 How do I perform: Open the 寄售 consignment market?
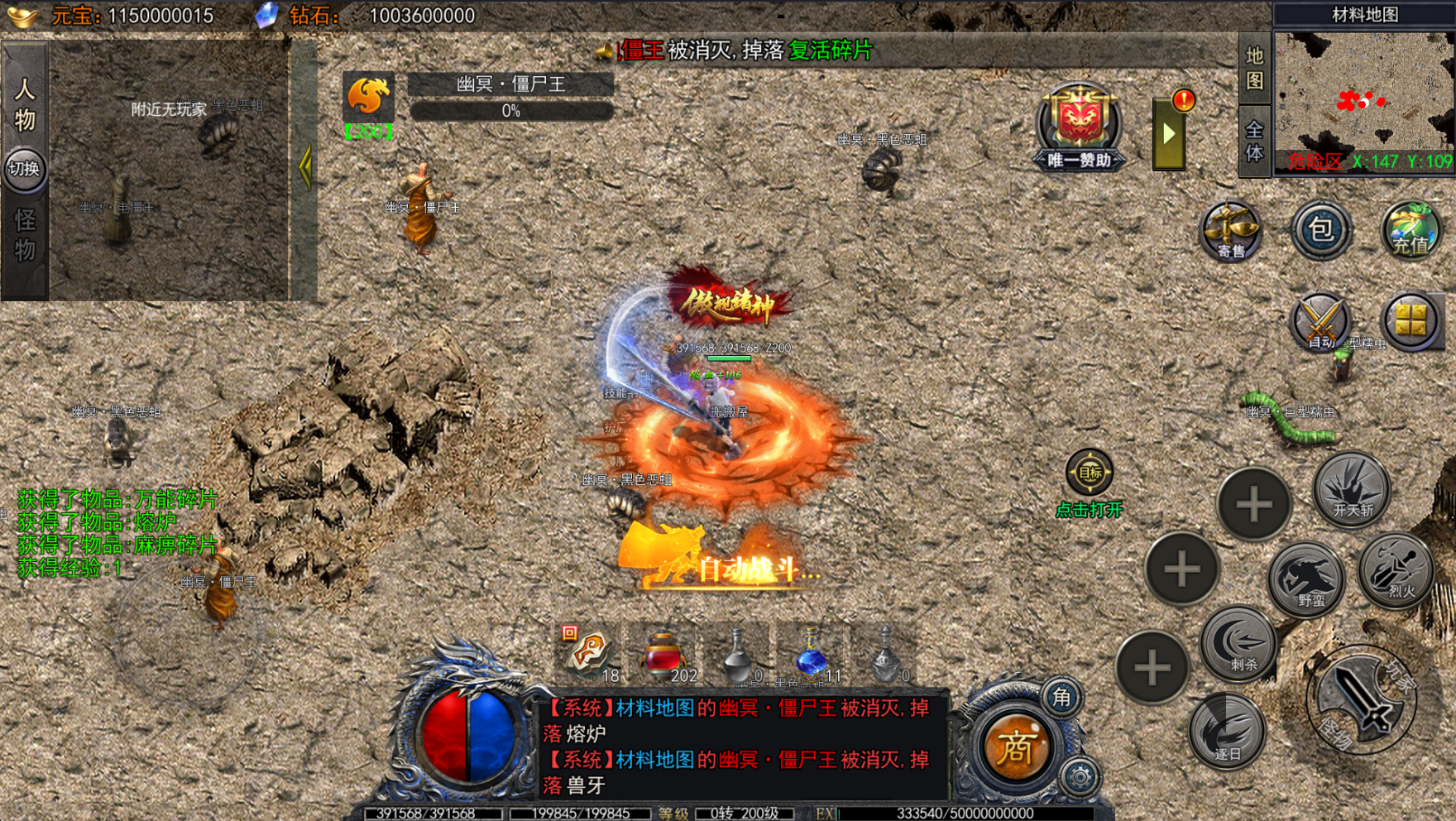[1231, 230]
